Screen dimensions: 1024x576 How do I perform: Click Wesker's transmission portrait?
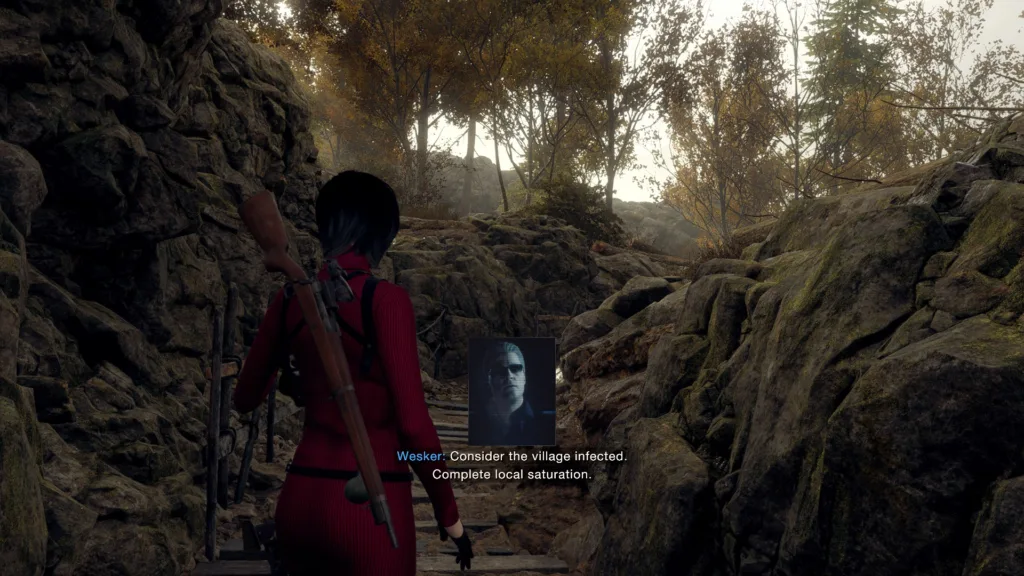point(511,391)
